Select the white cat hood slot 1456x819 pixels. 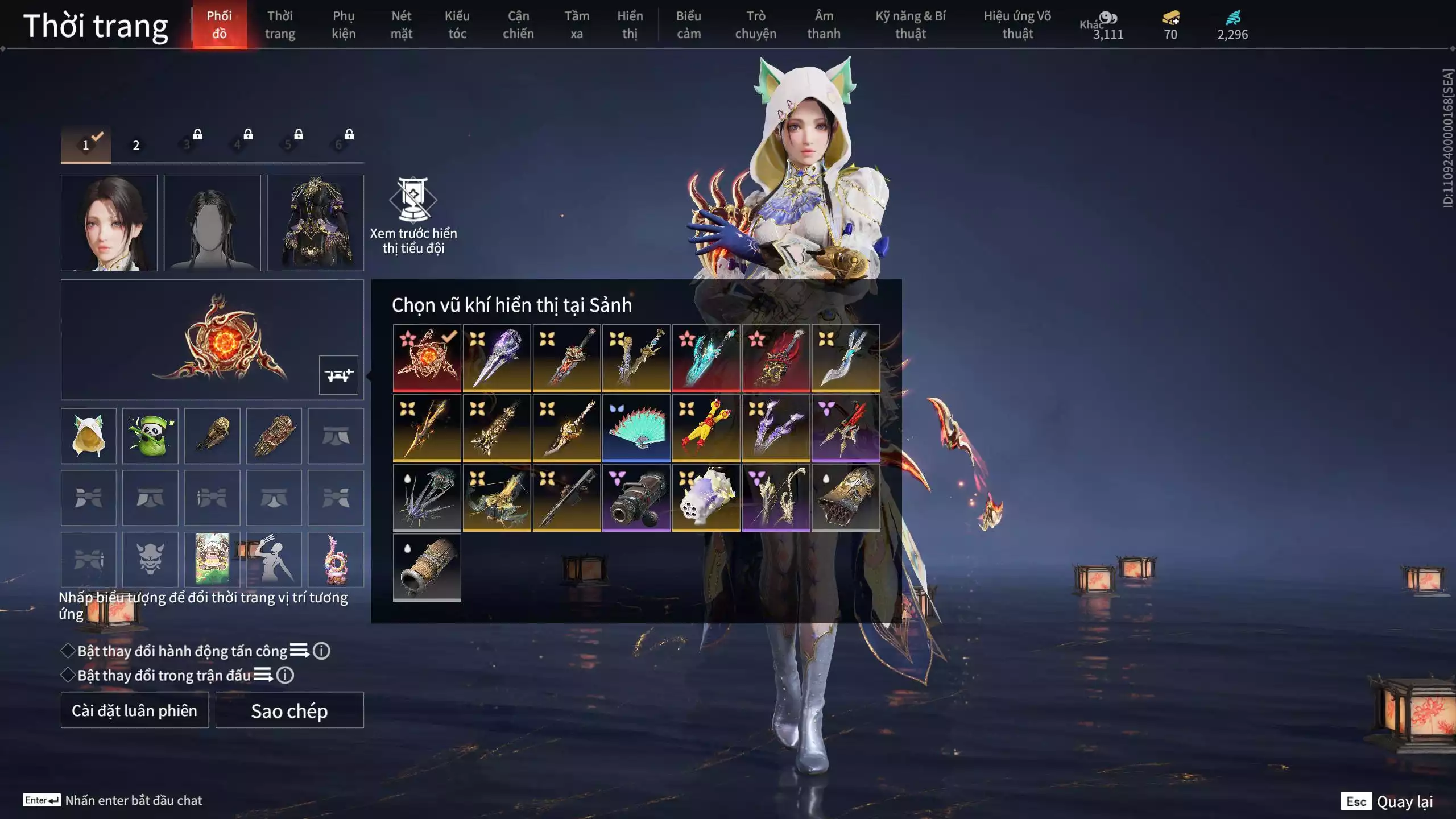[x=89, y=436]
